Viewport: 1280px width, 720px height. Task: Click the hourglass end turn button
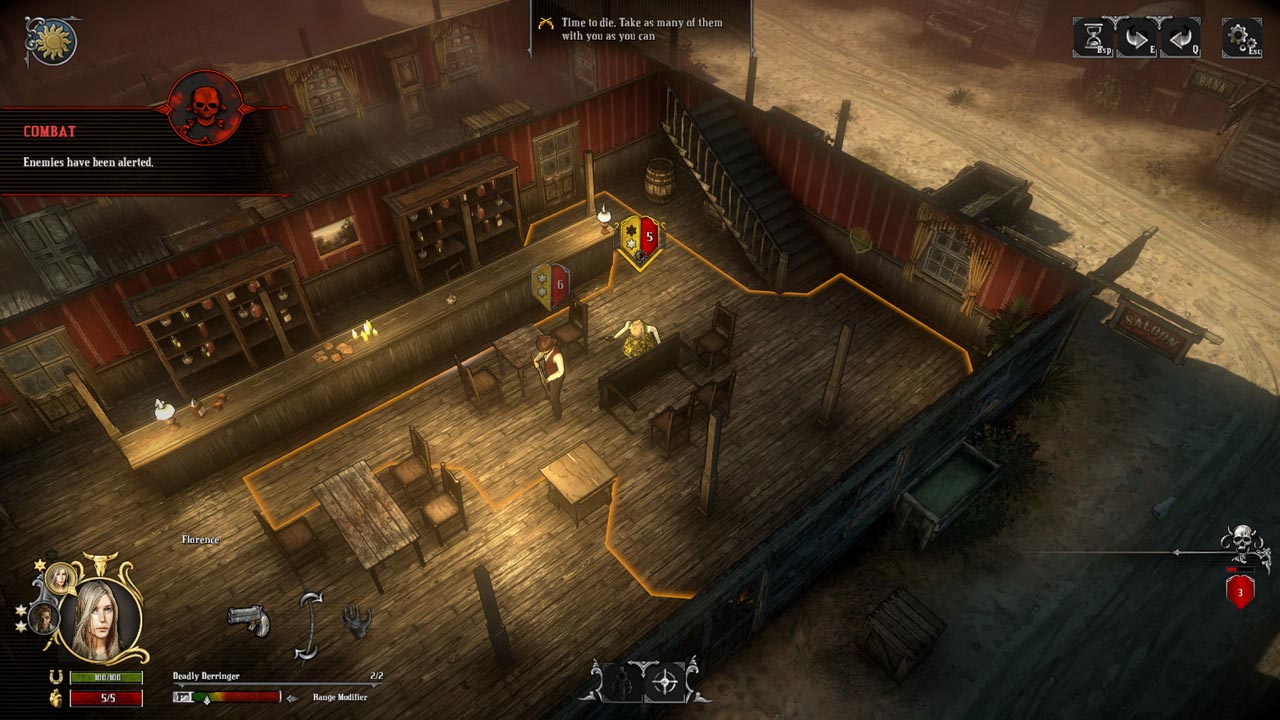1092,38
